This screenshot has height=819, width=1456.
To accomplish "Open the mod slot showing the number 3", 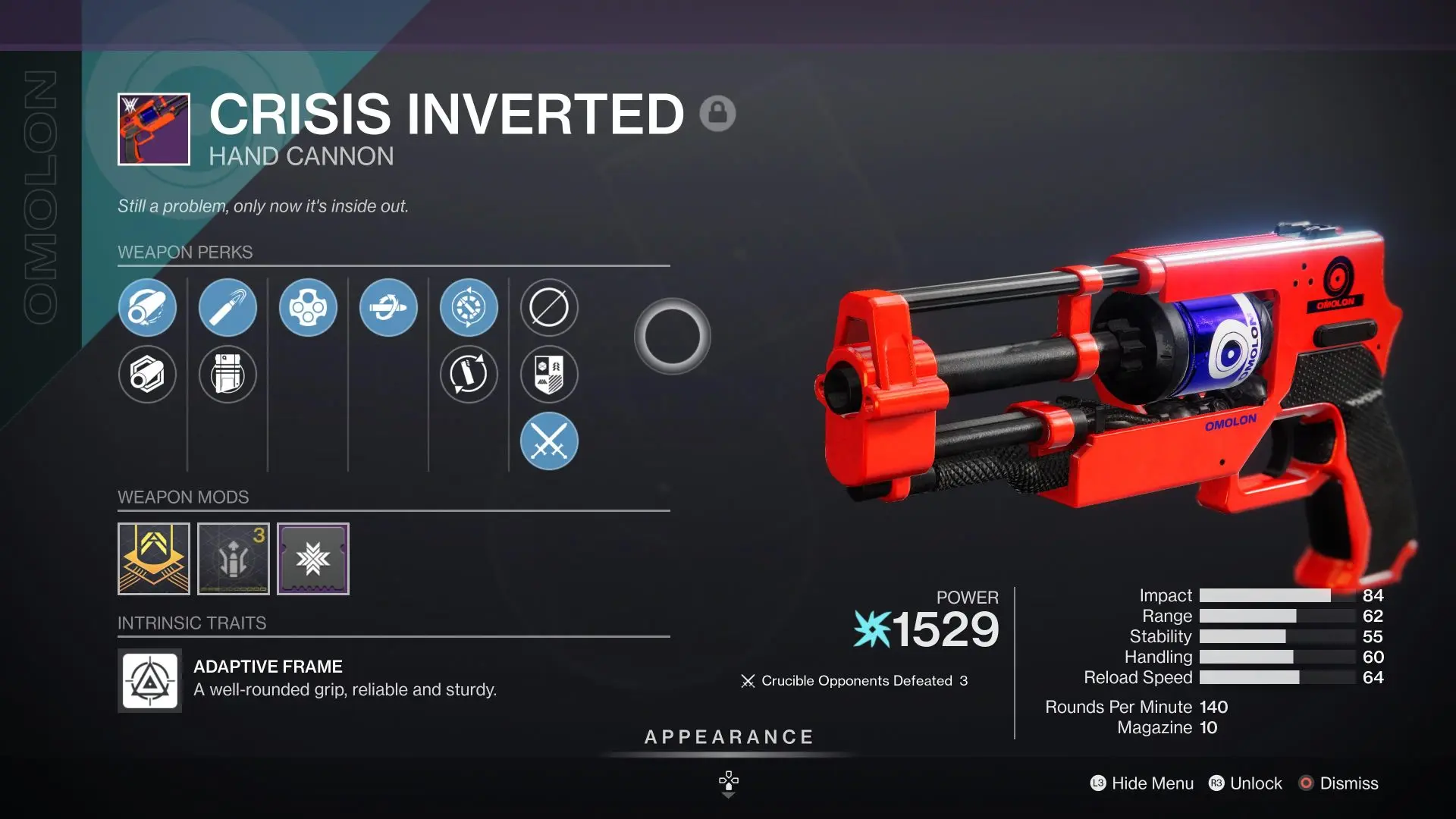I will tap(234, 559).
